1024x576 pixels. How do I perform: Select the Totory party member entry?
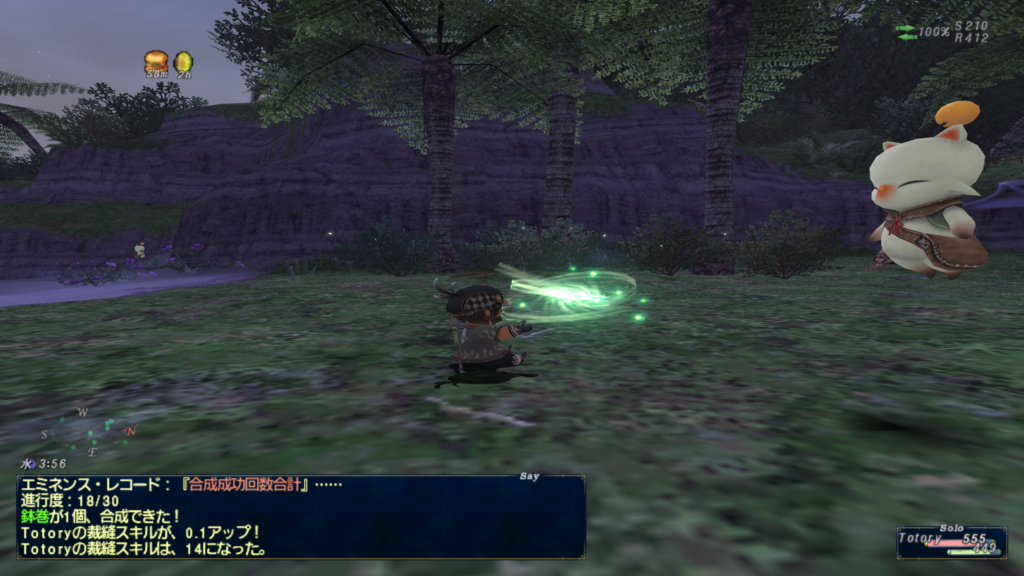(950, 542)
